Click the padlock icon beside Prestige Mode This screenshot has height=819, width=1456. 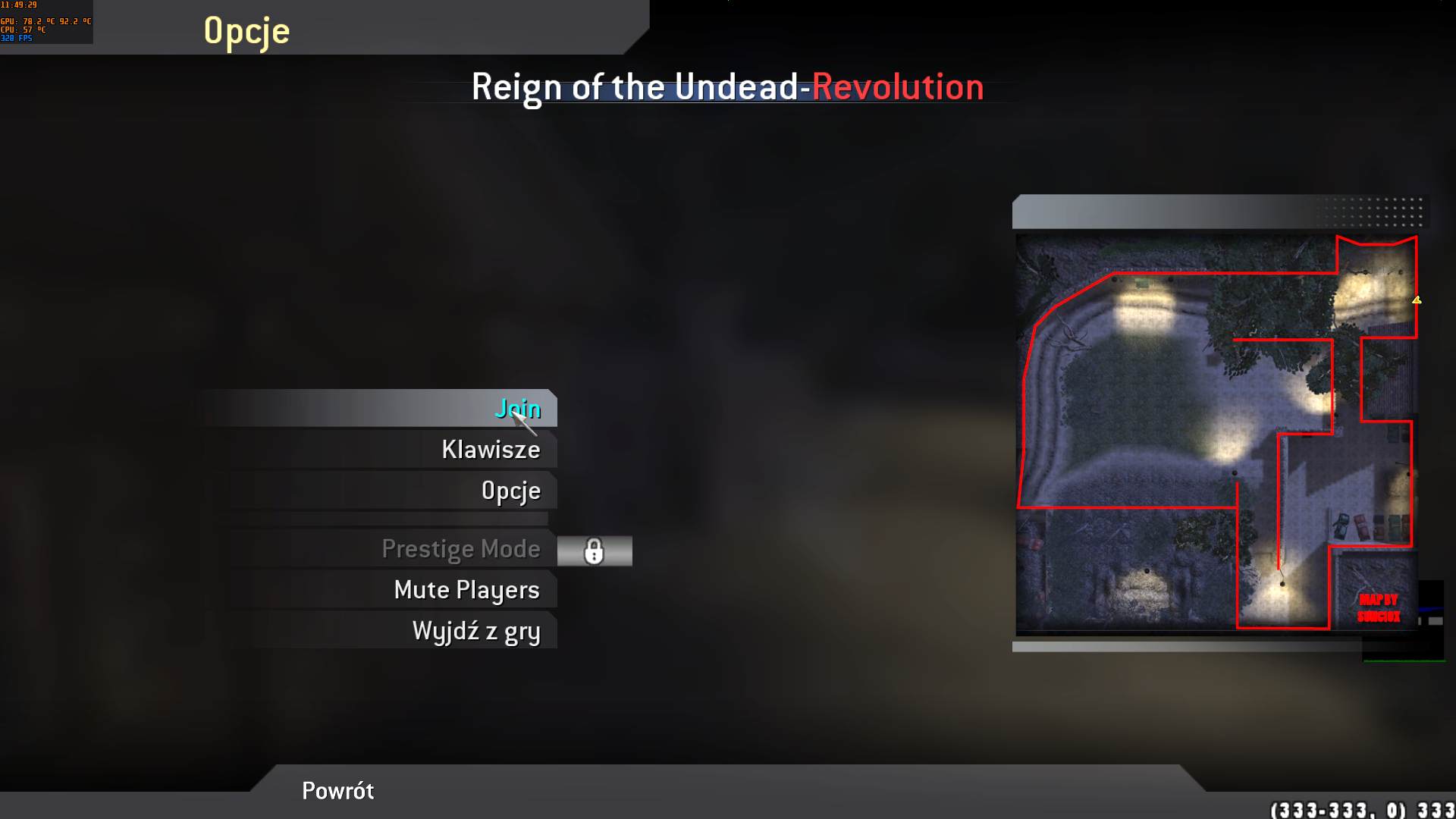click(x=594, y=551)
